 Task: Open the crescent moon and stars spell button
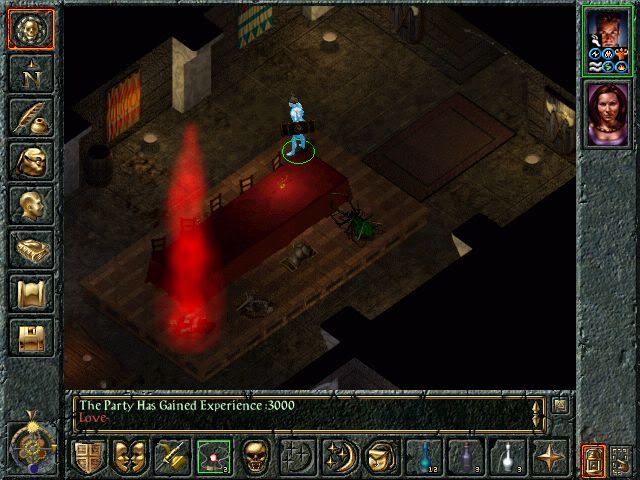[338, 457]
